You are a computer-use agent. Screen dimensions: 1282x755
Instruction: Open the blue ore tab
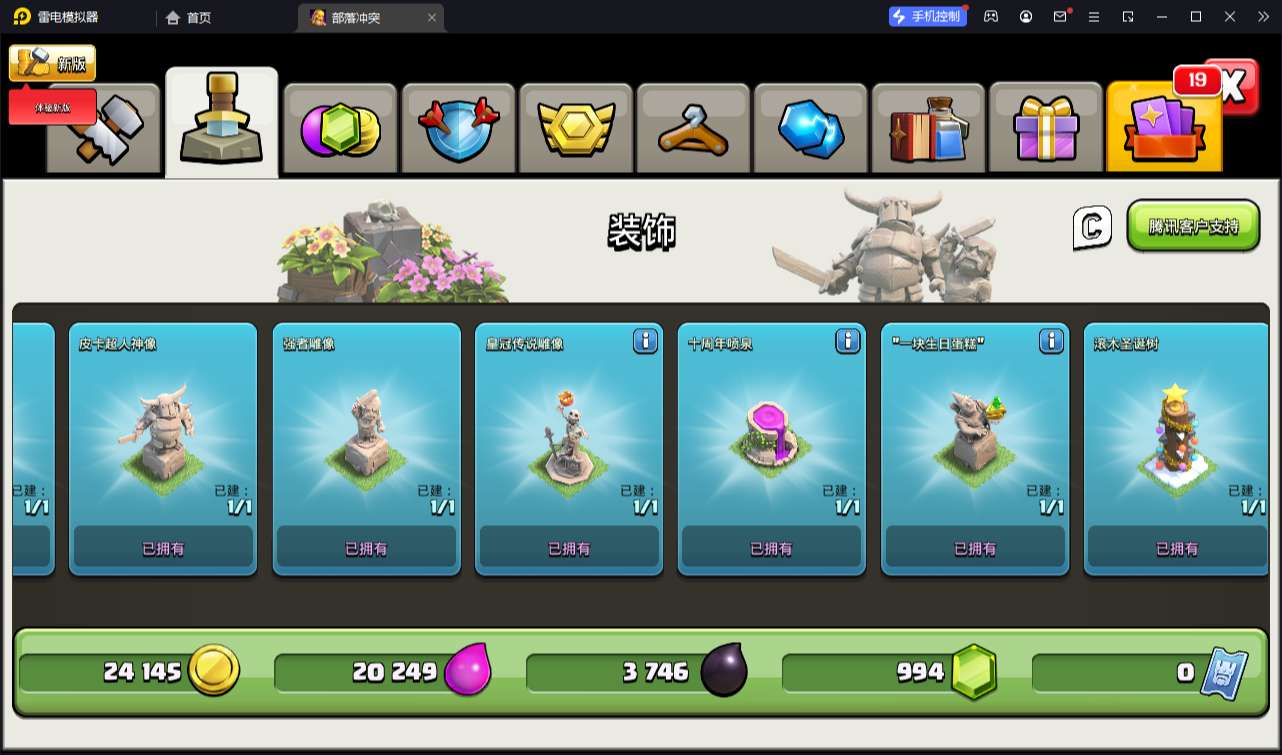(x=811, y=129)
